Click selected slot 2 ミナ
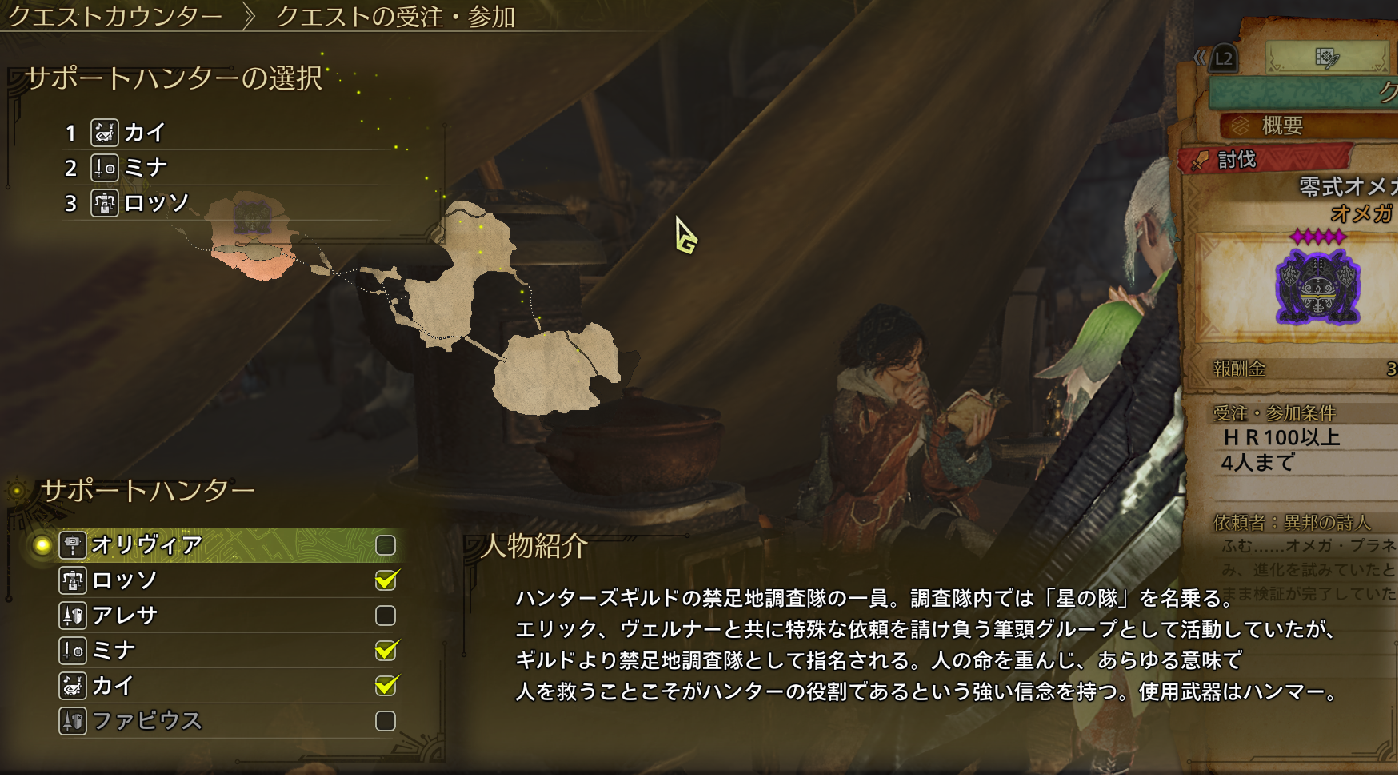The height and width of the screenshot is (775, 1398). (x=145, y=167)
